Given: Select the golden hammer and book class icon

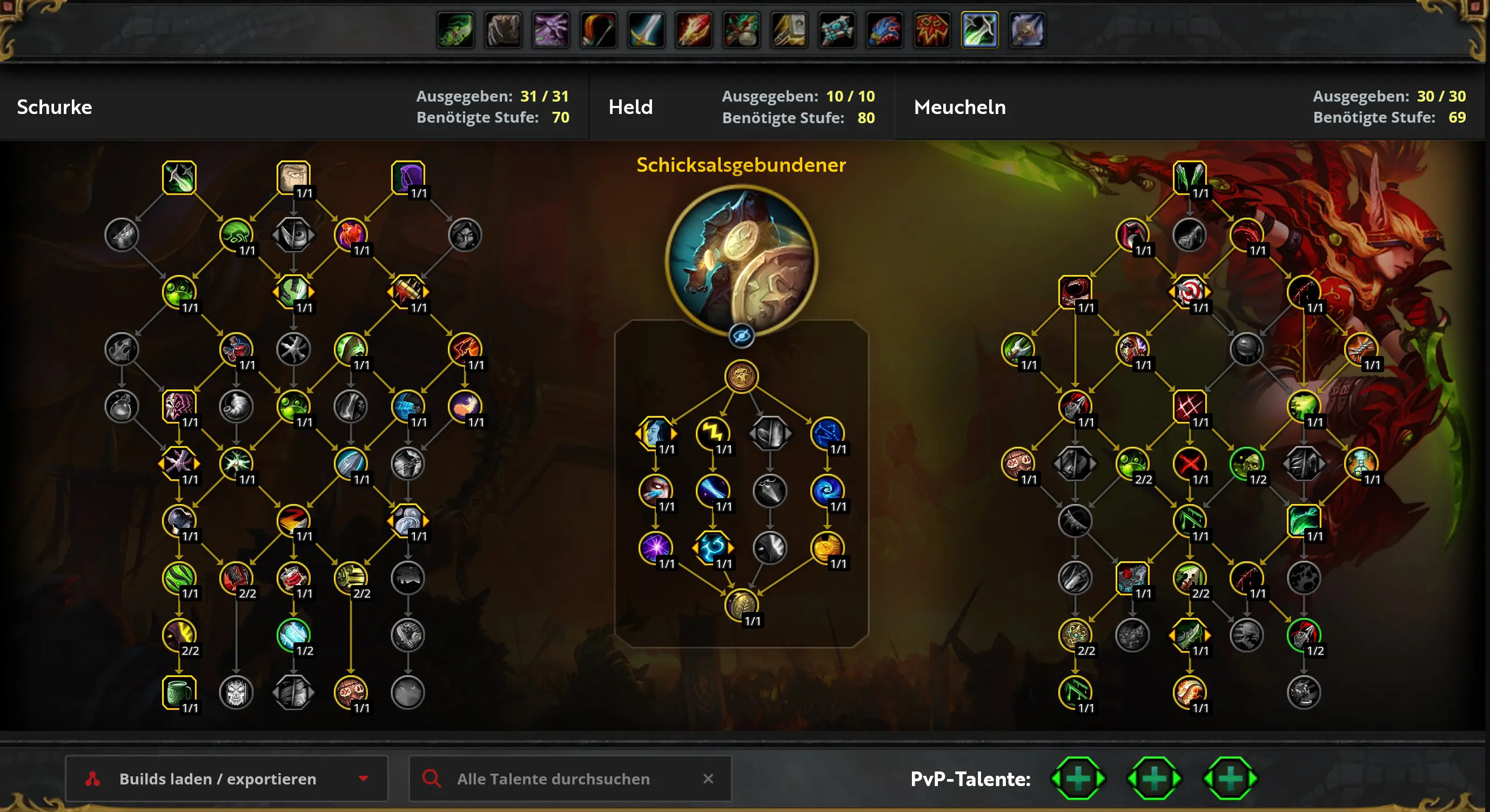Looking at the screenshot, I should click(x=789, y=30).
